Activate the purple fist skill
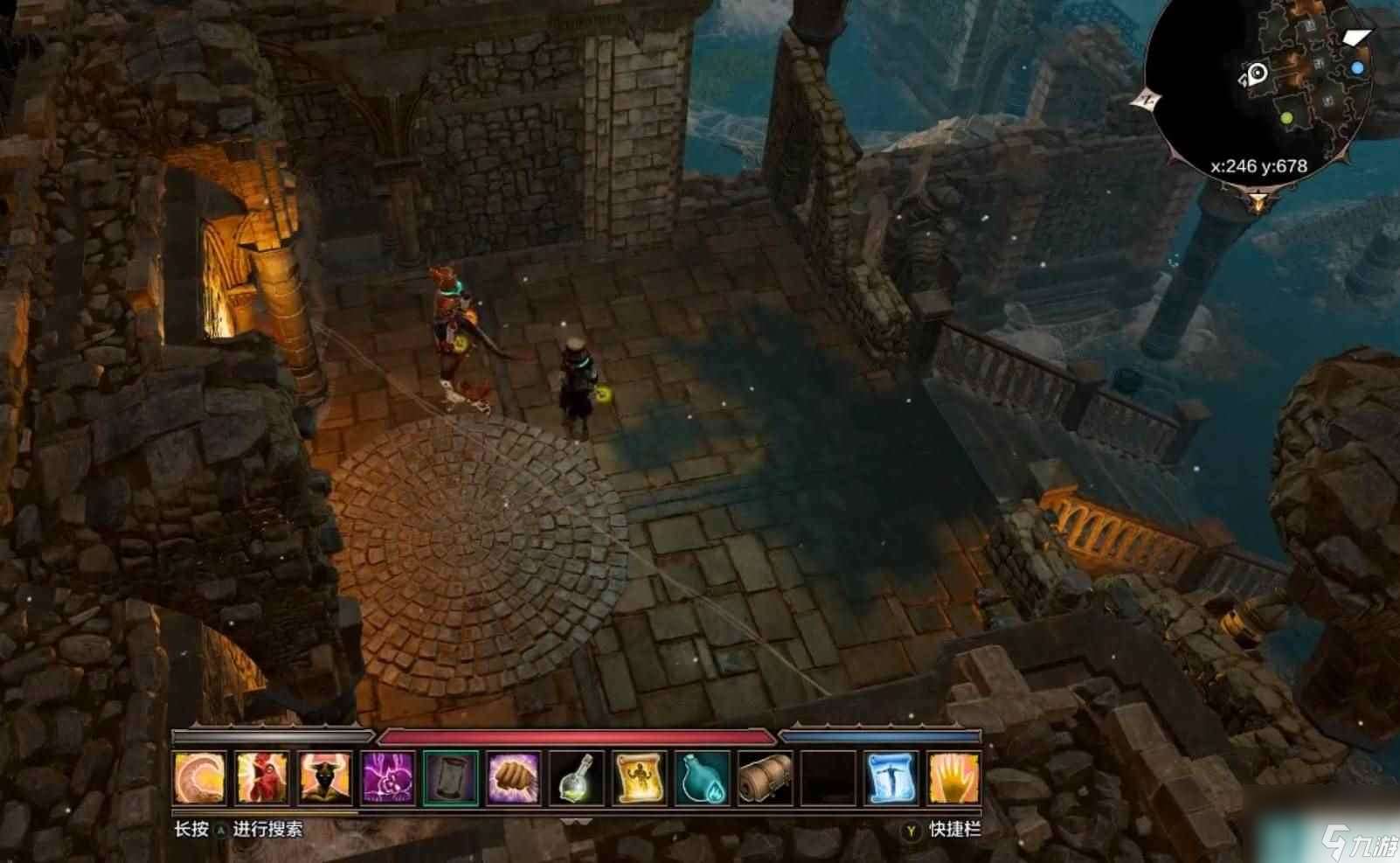This screenshot has width=1400, height=863. (x=514, y=777)
